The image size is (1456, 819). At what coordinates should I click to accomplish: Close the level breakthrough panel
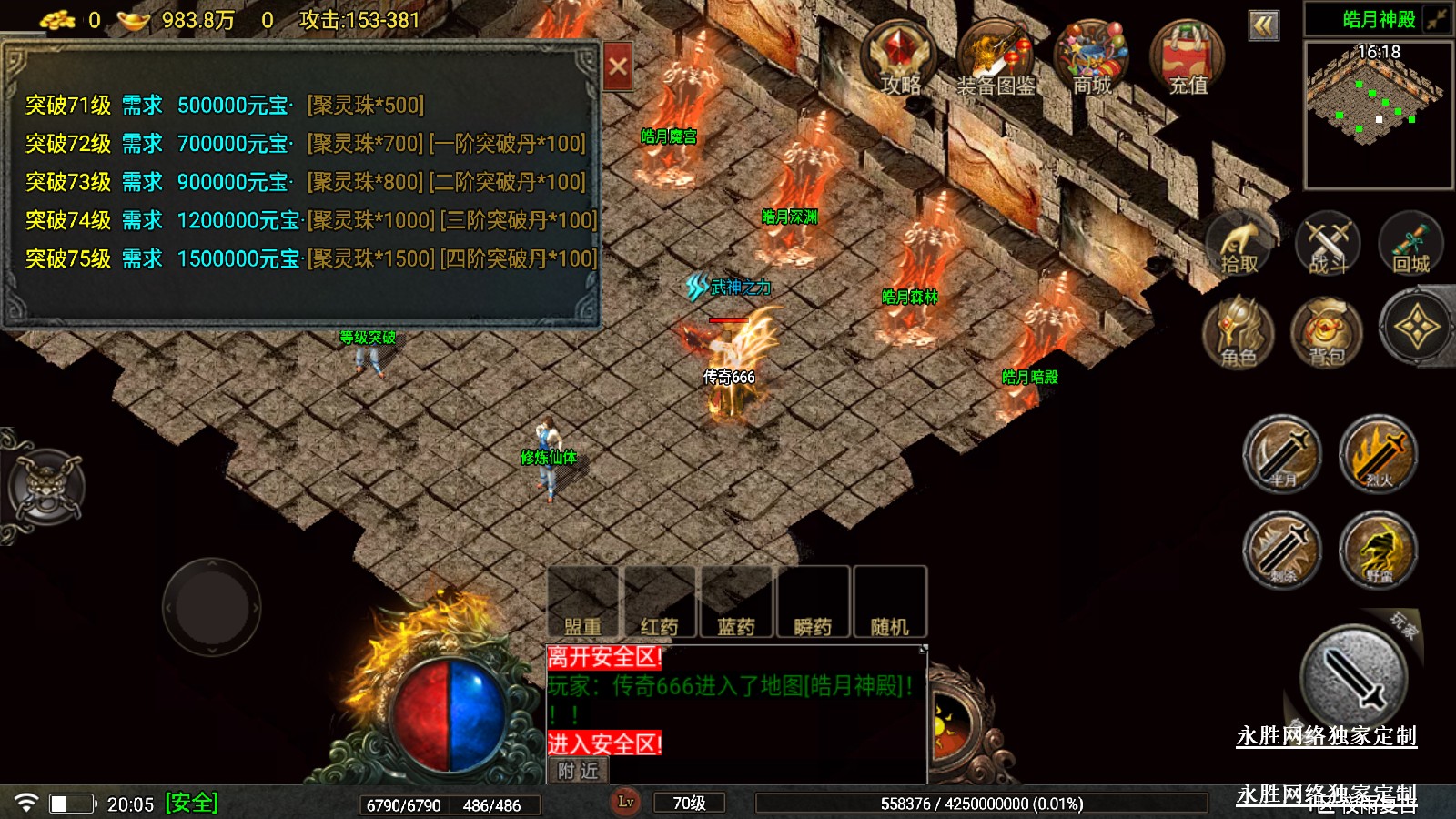[x=618, y=66]
